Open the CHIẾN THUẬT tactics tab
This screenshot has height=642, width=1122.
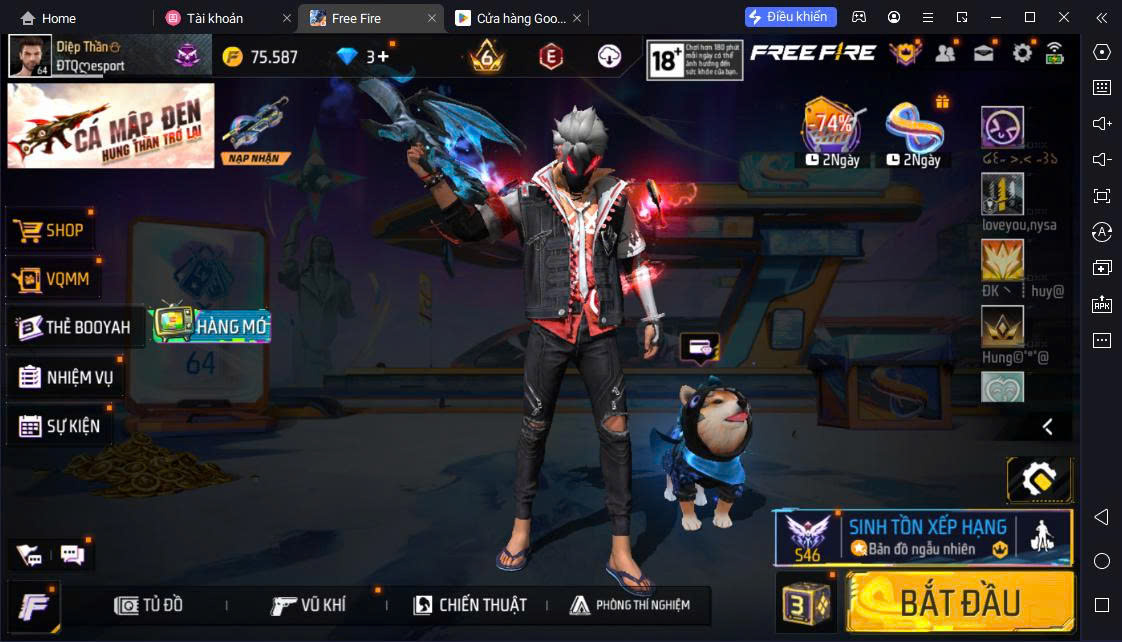pos(470,605)
